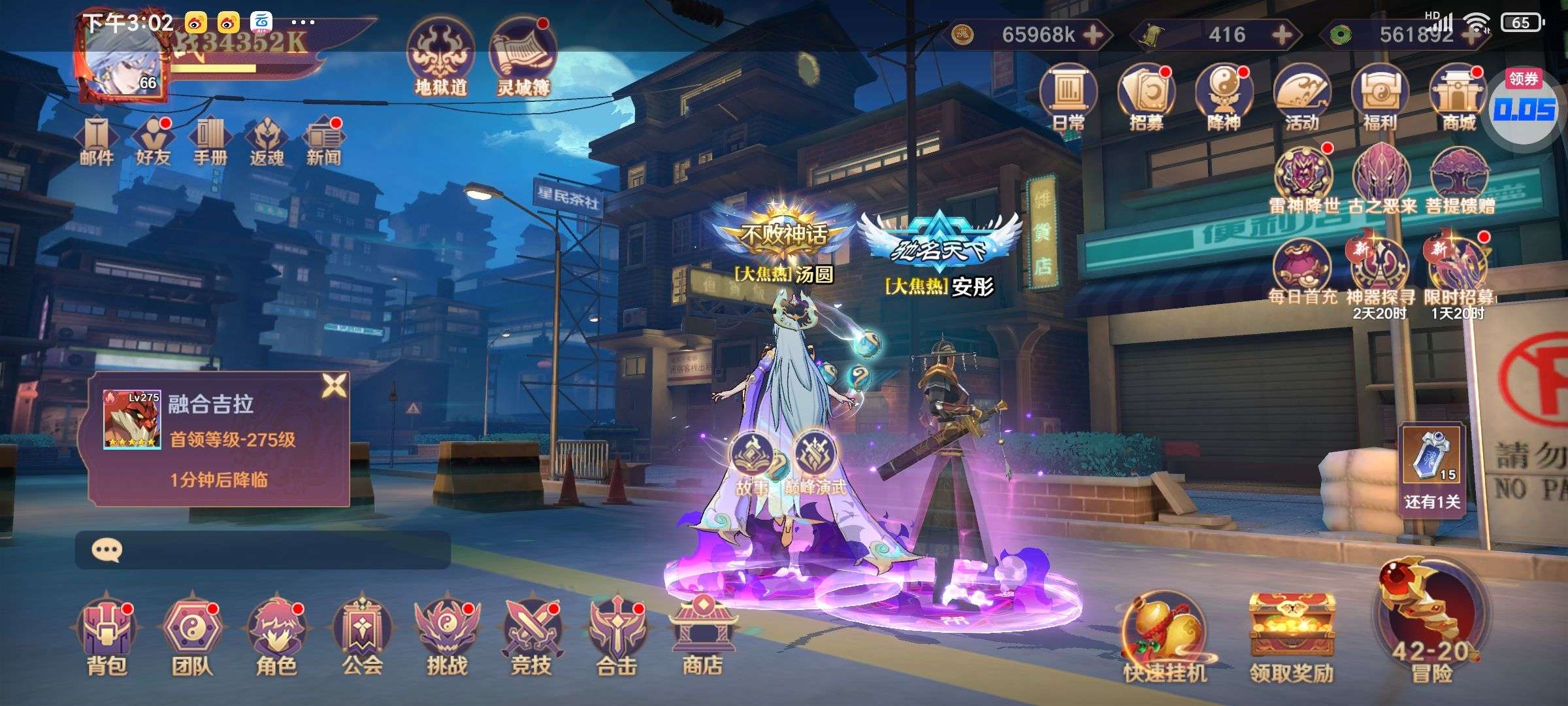Check the 邮件 mail
Viewport: 1568px width, 706px height.
(97, 141)
